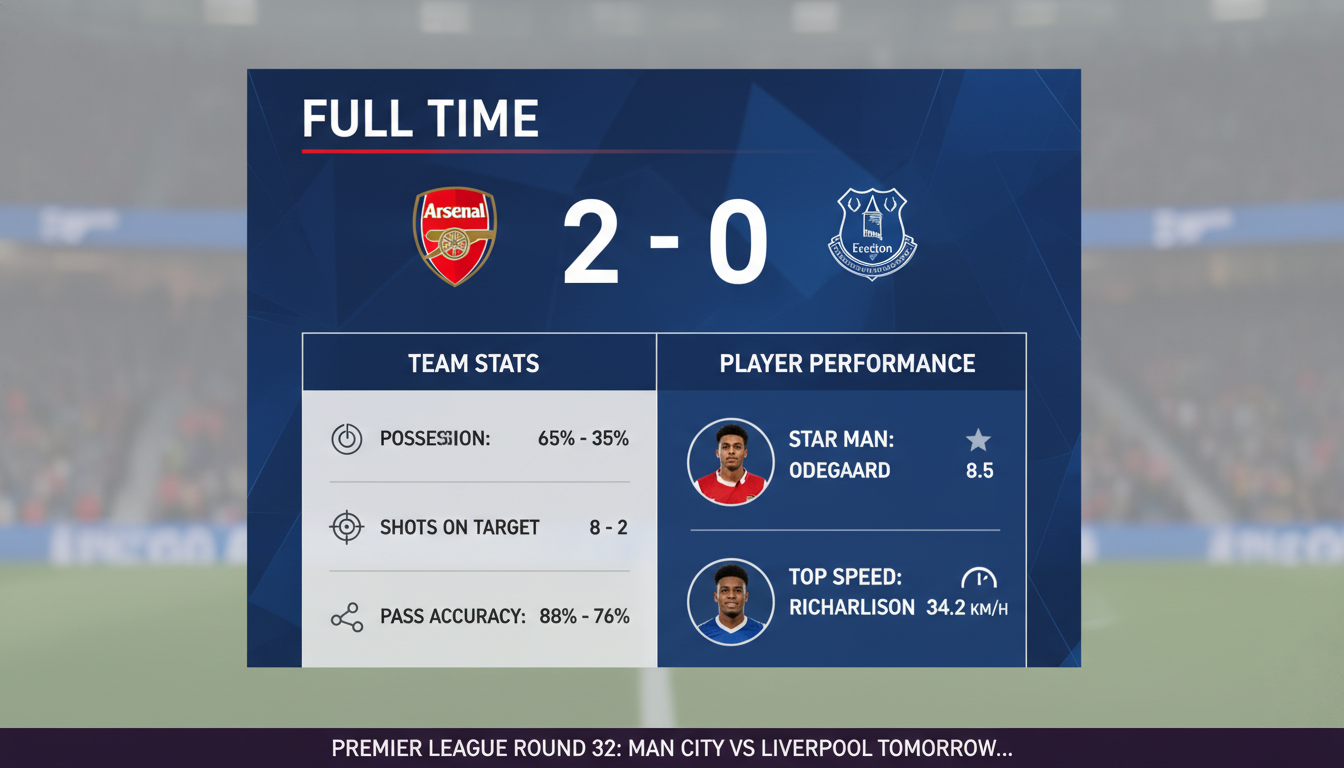The width and height of the screenshot is (1344, 768).
Task: Select the shots on target crosshair icon
Action: point(345,527)
